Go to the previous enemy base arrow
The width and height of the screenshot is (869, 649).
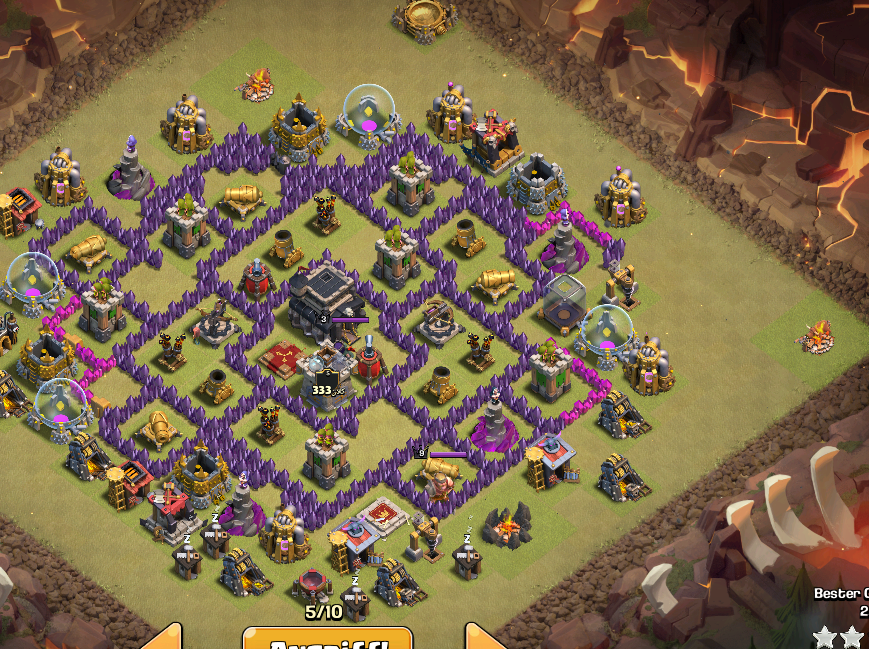tap(164, 639)
